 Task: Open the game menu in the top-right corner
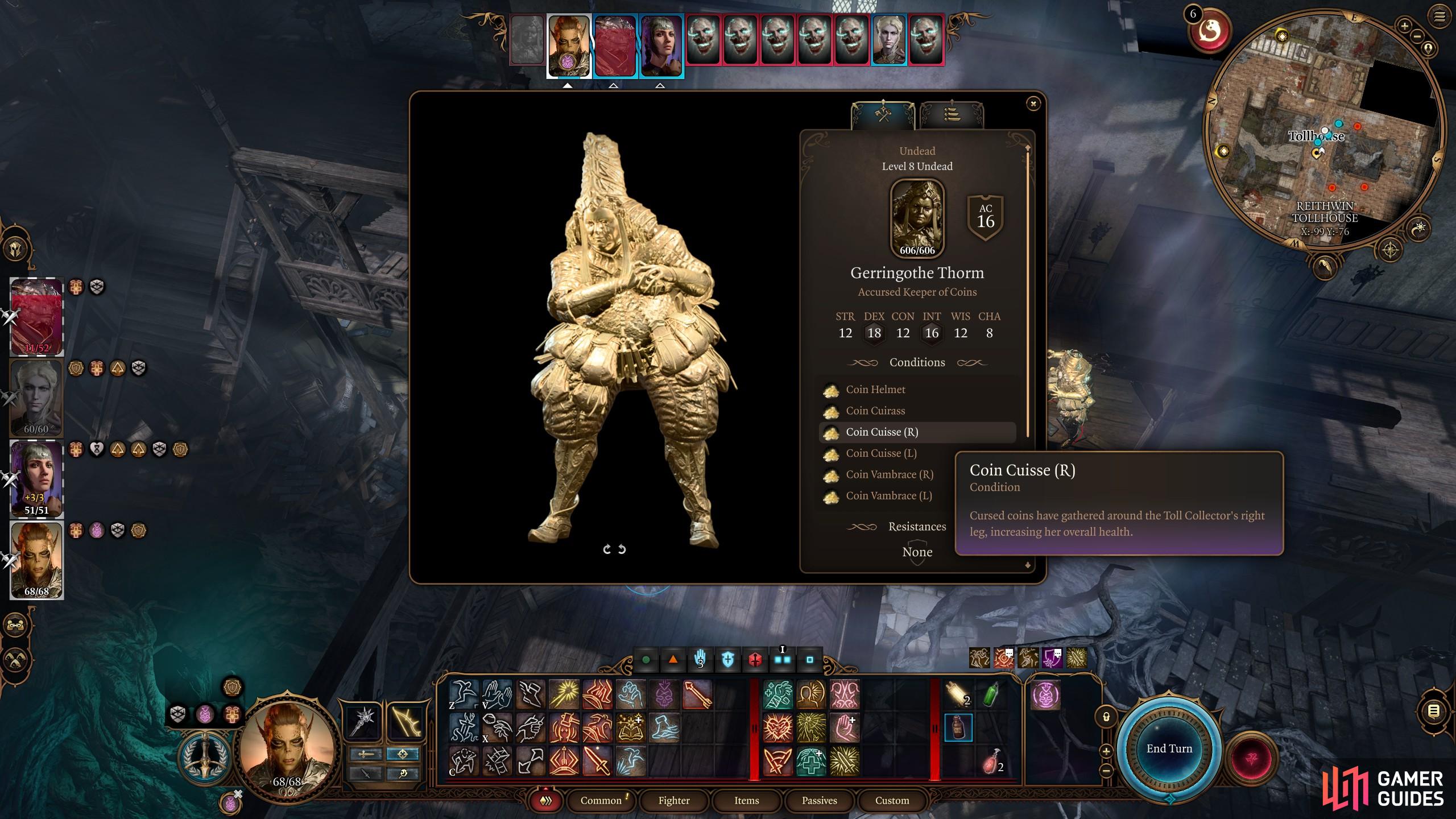[x=1440, y=17]
